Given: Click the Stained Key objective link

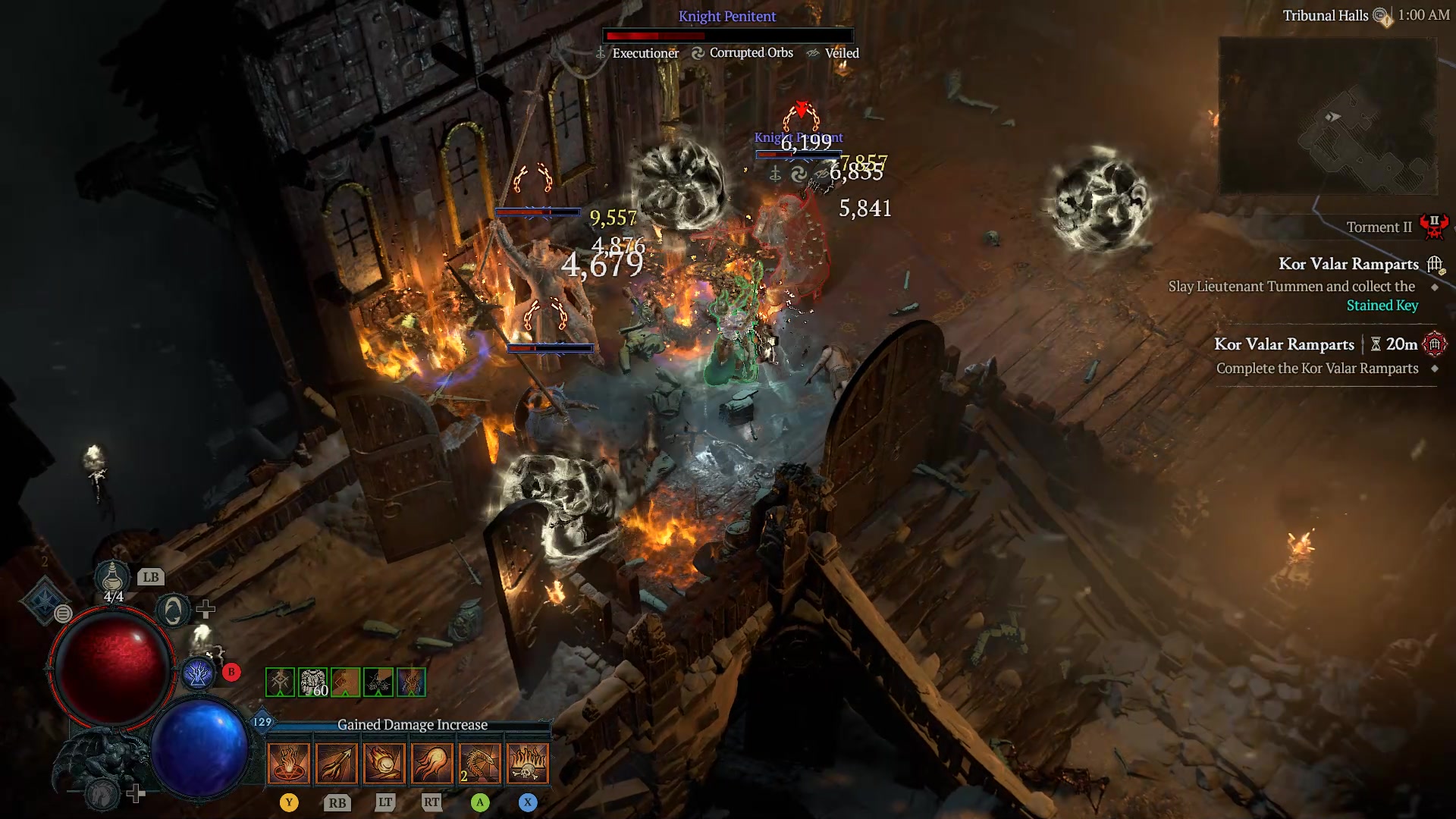Looking at the screenshot, I should (1382, 305).
